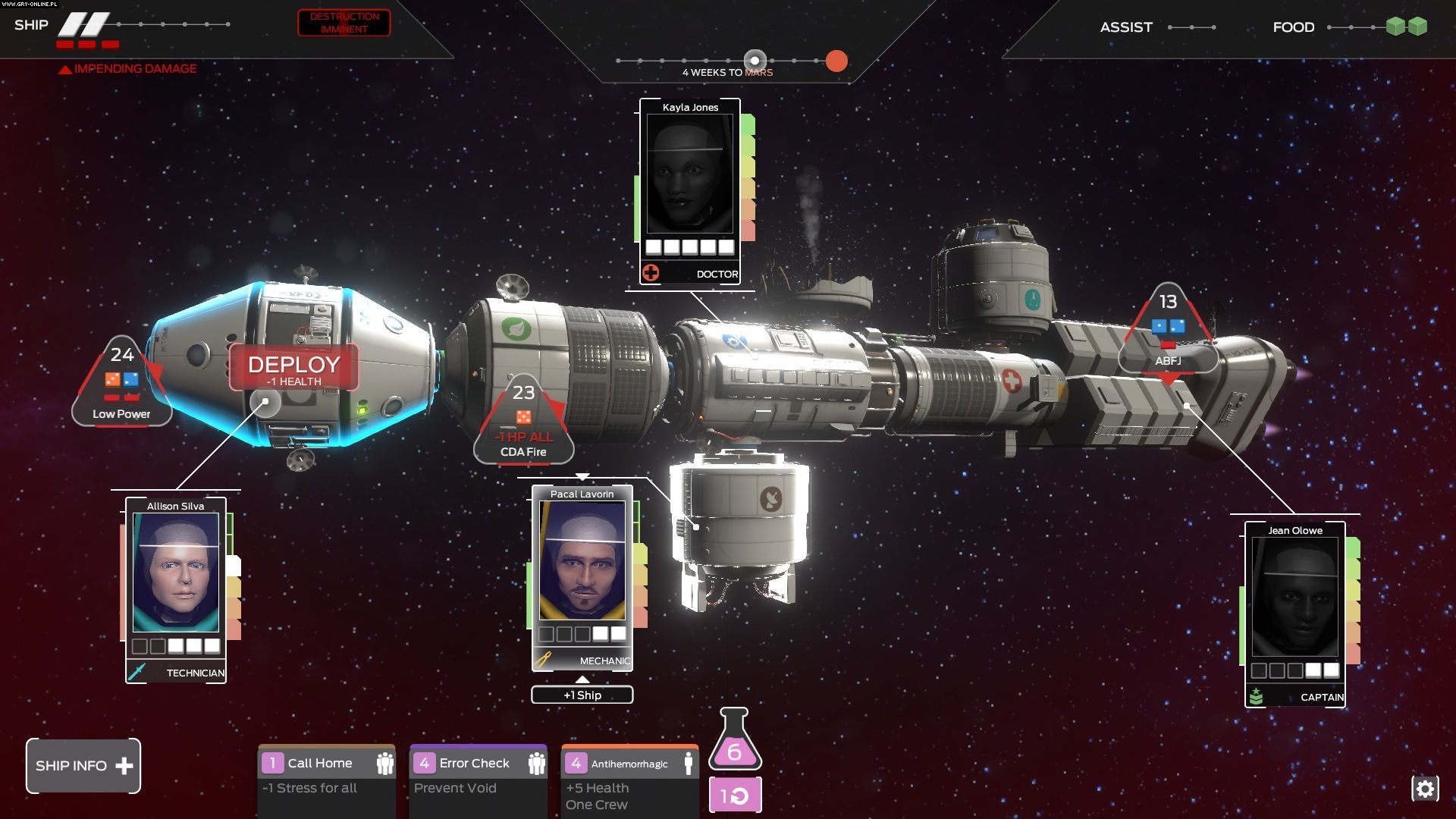Image resolution: width=1456 pixels, height=819 pixels.
Task: Inspect the Low Power hazard marker
Action: click(121, 383)
